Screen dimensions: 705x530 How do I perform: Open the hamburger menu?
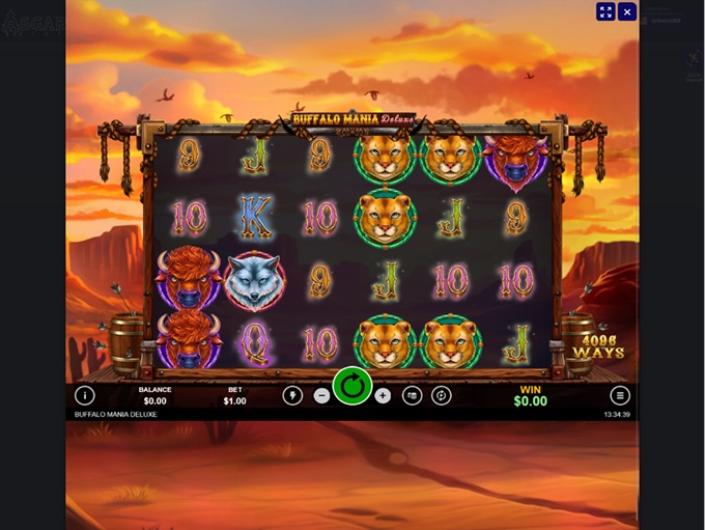(620, 395)
